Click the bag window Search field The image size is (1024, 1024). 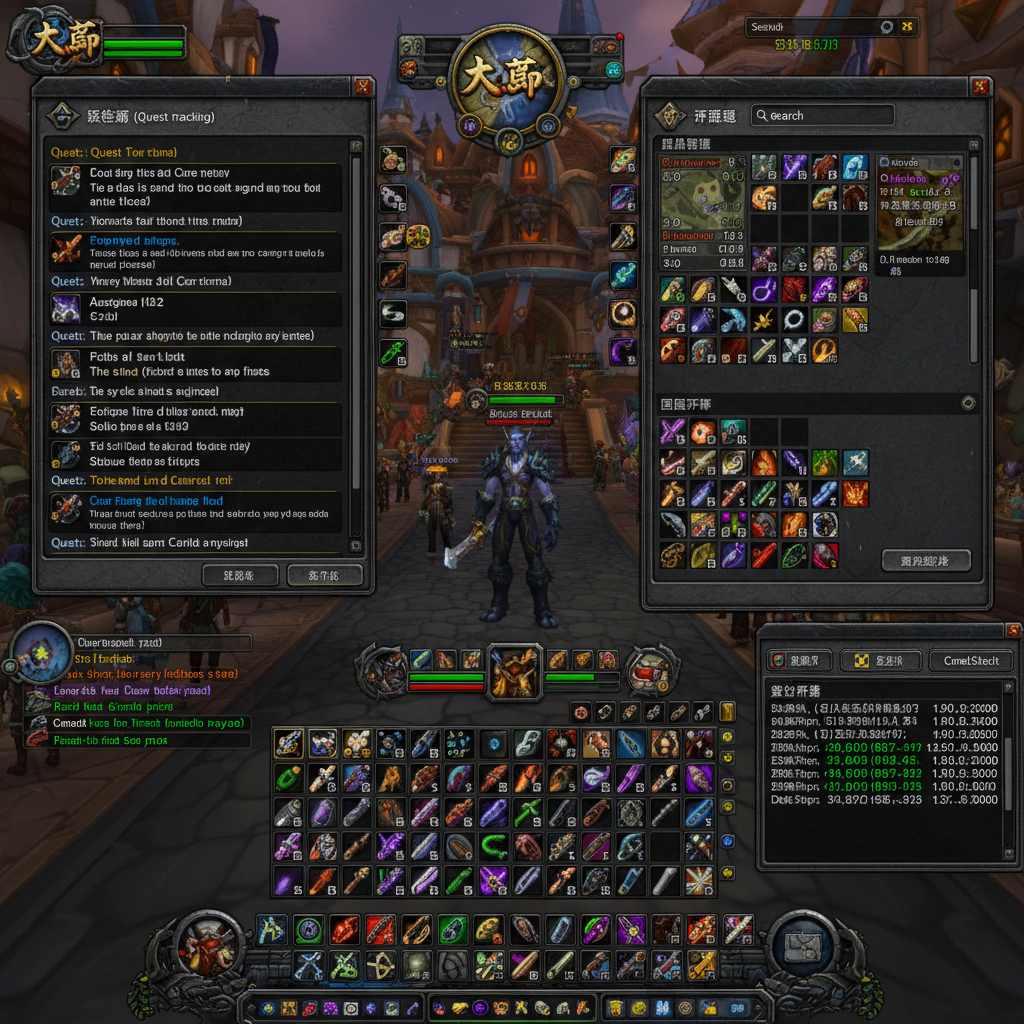pyautogui.click(x=822, y=116)
